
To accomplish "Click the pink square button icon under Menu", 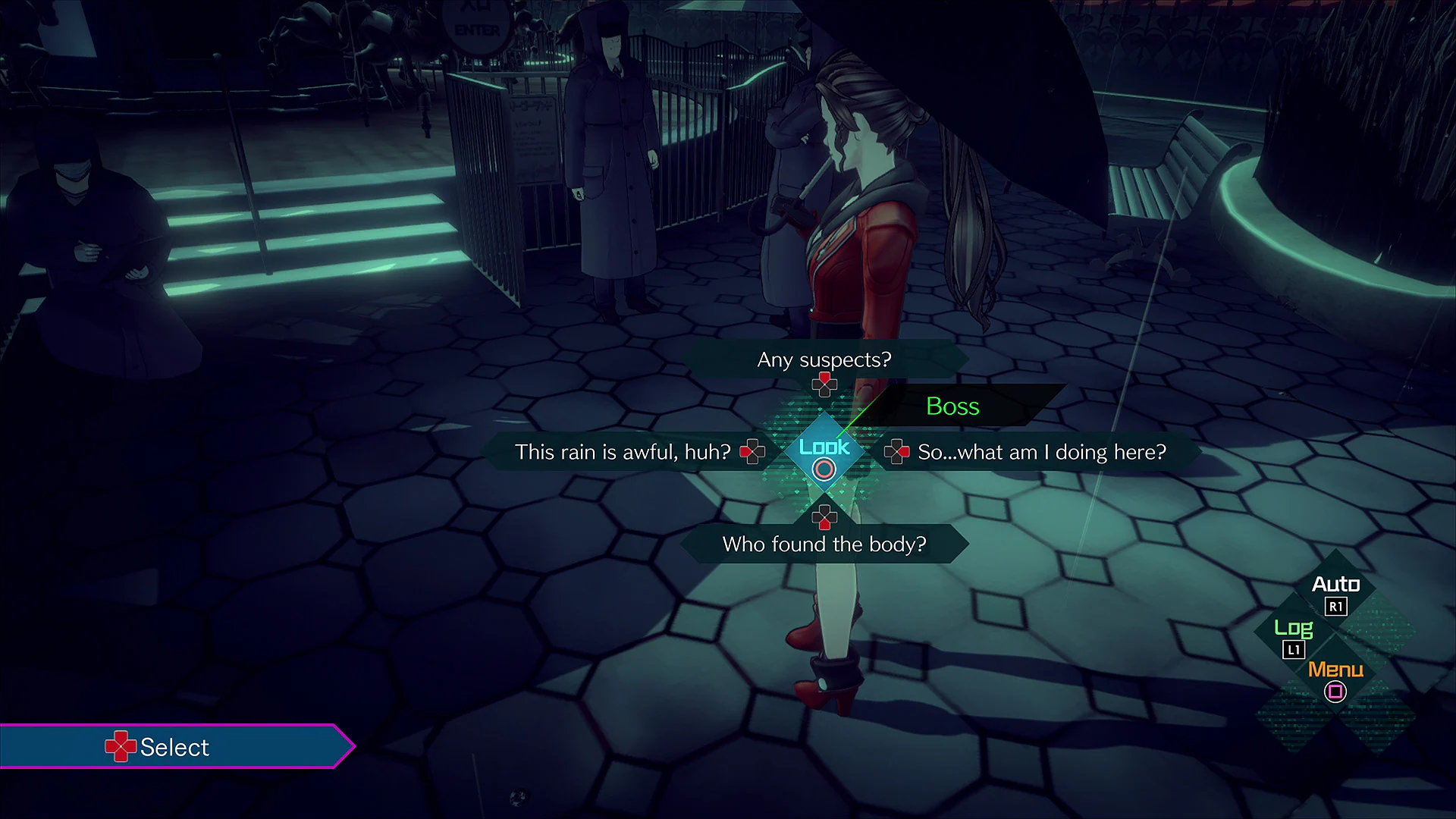I will [x=1335, y=692].
